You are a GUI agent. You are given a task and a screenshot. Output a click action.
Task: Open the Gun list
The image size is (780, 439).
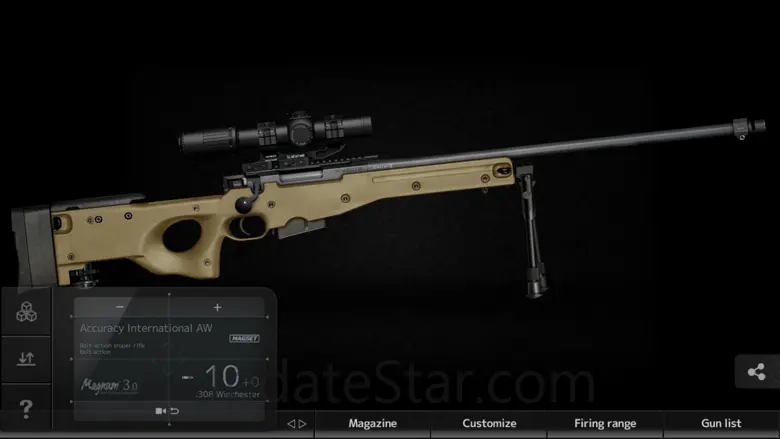[x=720, y=423]
